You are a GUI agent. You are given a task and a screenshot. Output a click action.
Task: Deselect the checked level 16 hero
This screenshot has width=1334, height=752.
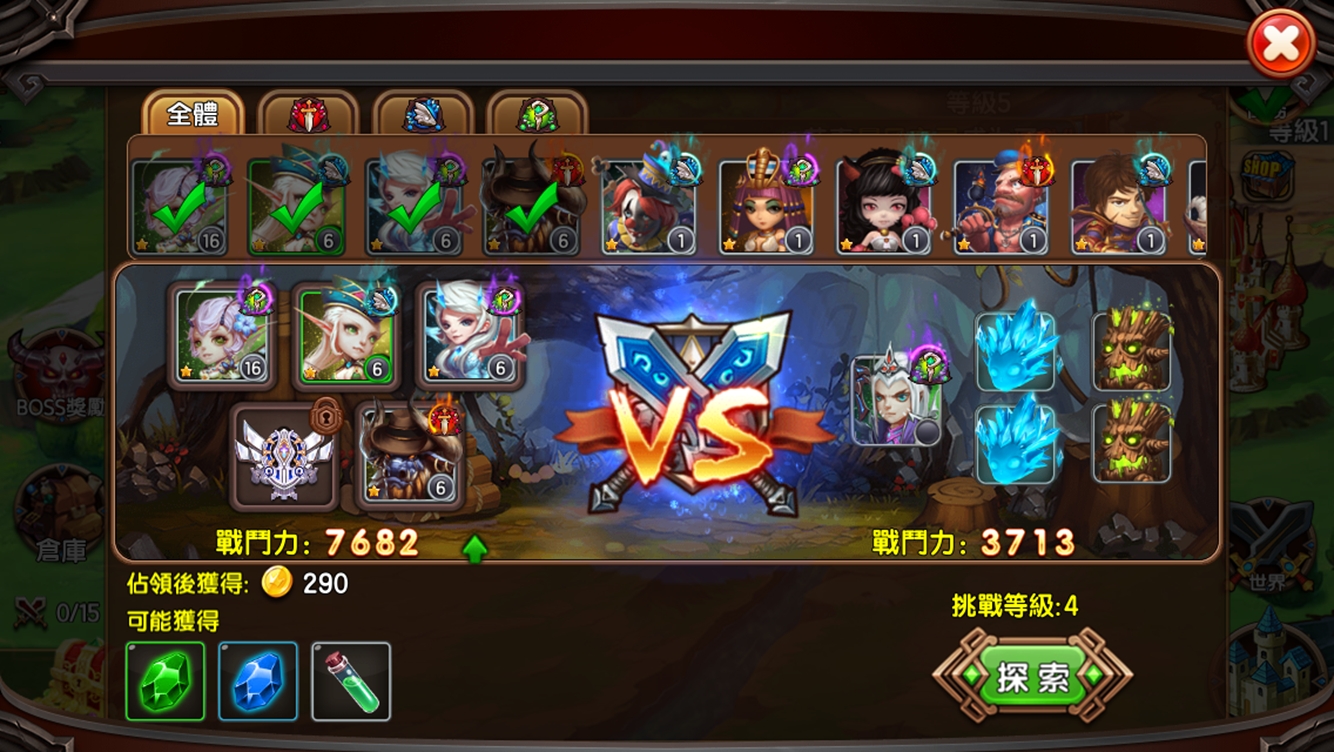click(181, 199)
